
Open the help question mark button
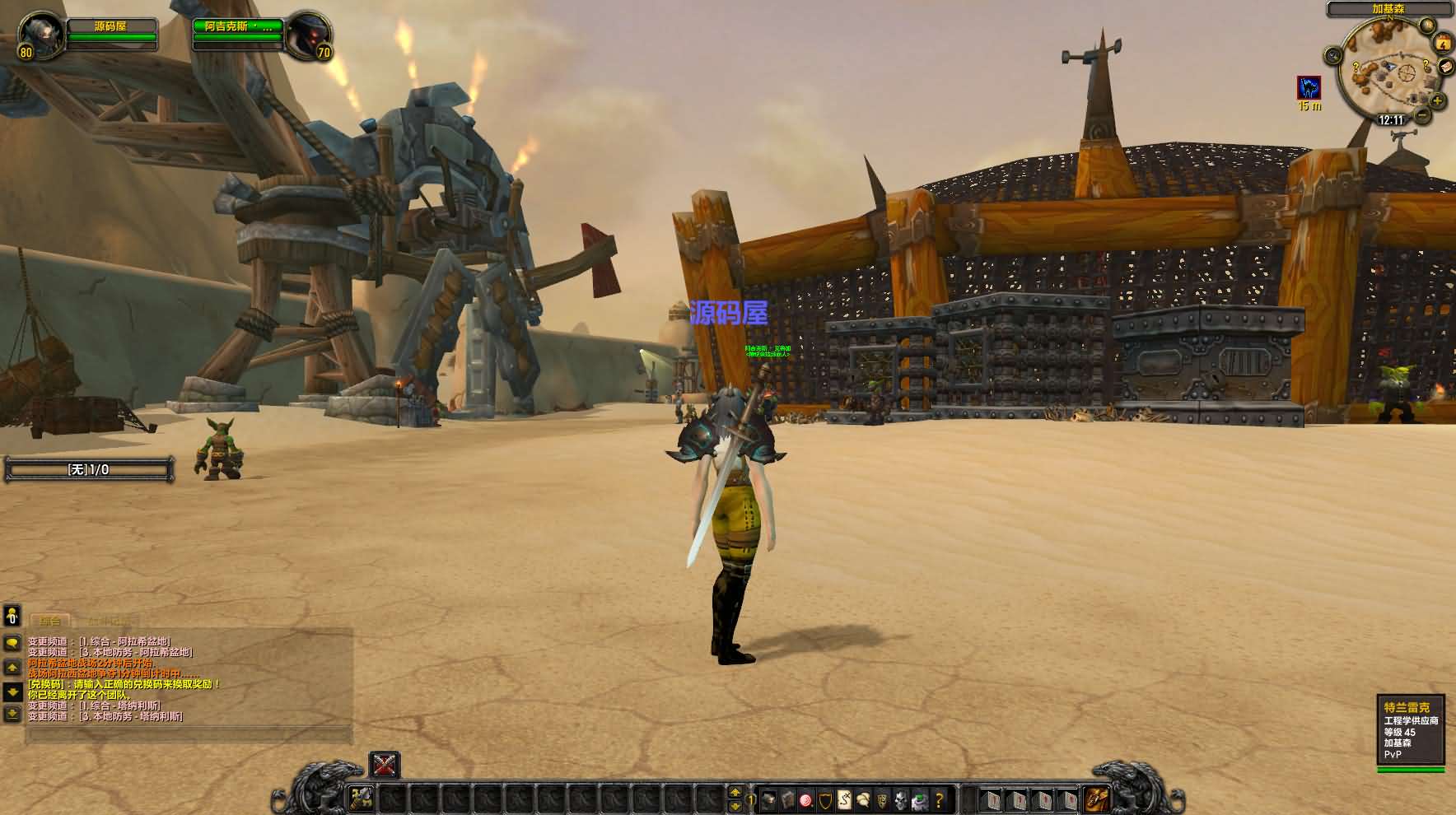[x=939, y=799]
